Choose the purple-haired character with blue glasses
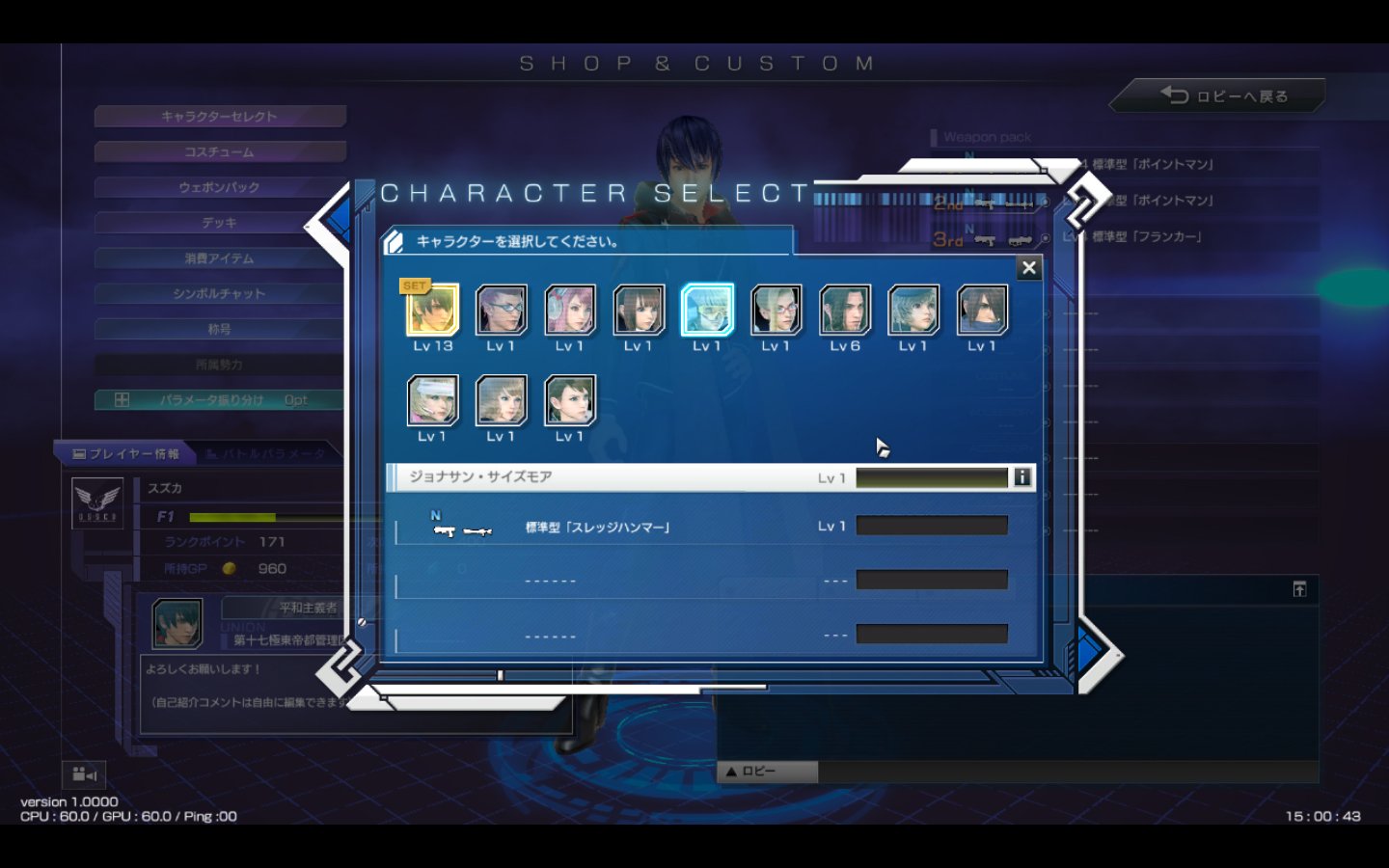The height and width of the screenshot is (868, 1389). (502, 311)
